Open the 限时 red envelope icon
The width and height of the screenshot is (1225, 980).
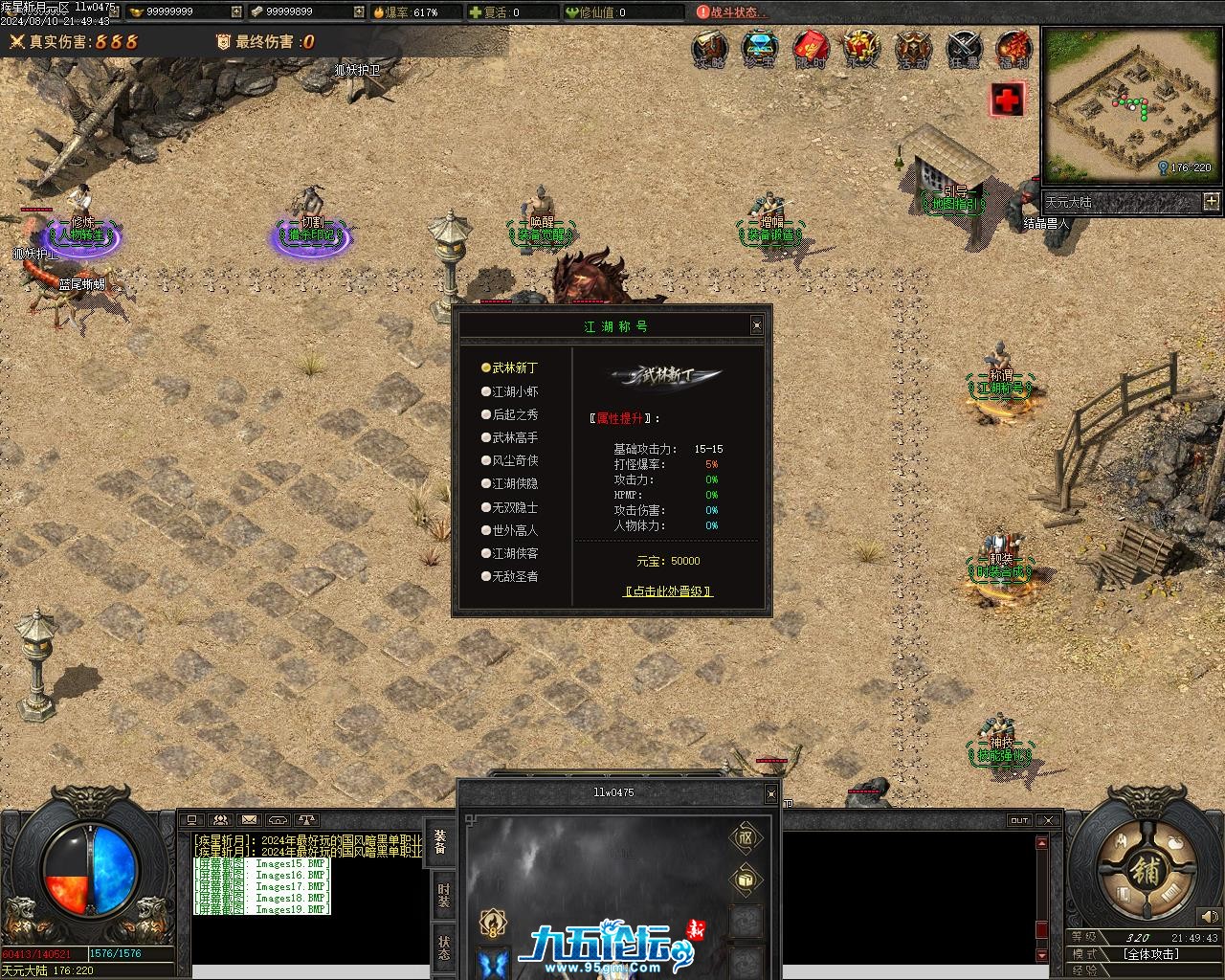tap(811, 48)
